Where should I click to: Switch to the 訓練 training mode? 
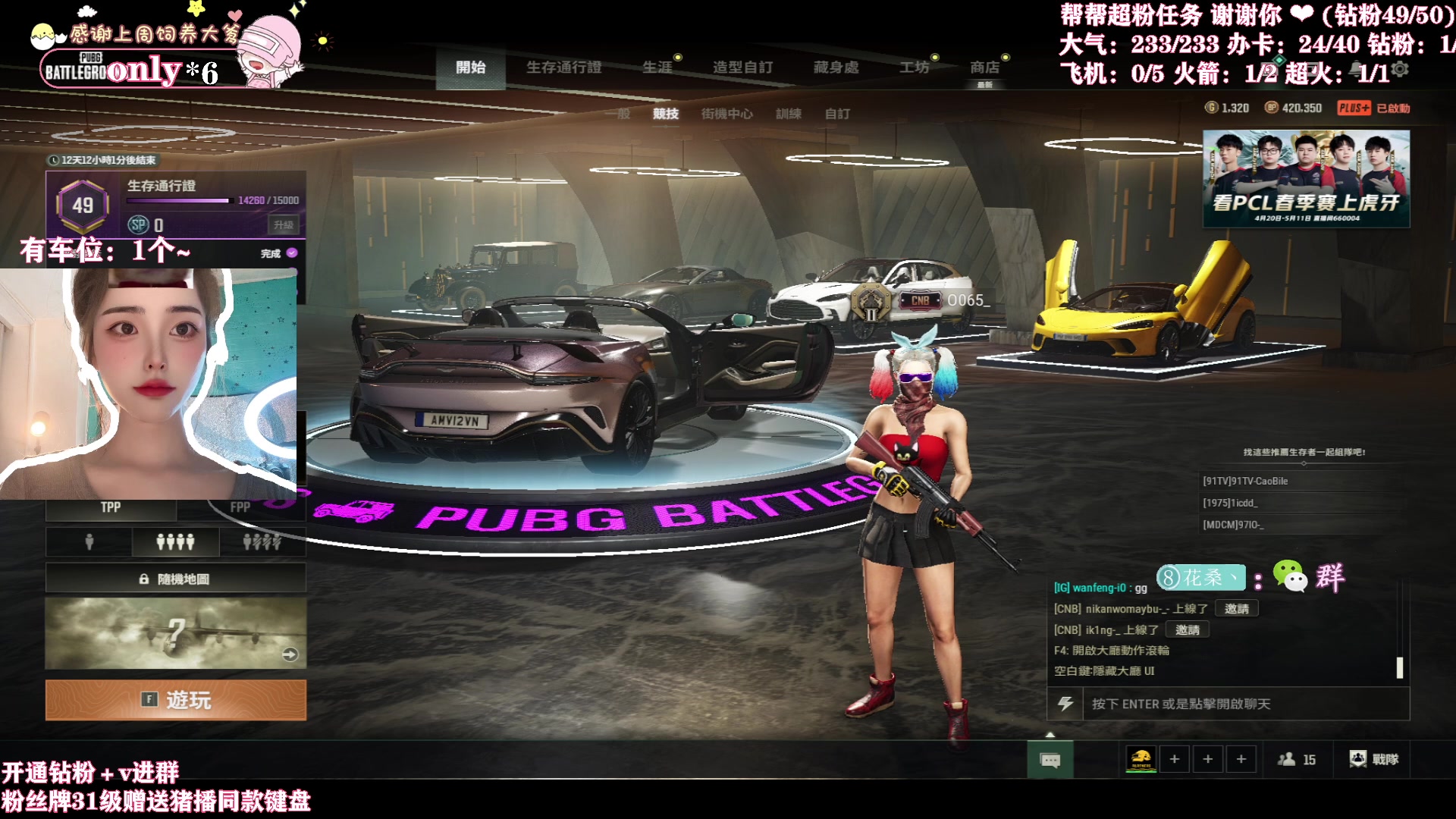pos(788,114)
